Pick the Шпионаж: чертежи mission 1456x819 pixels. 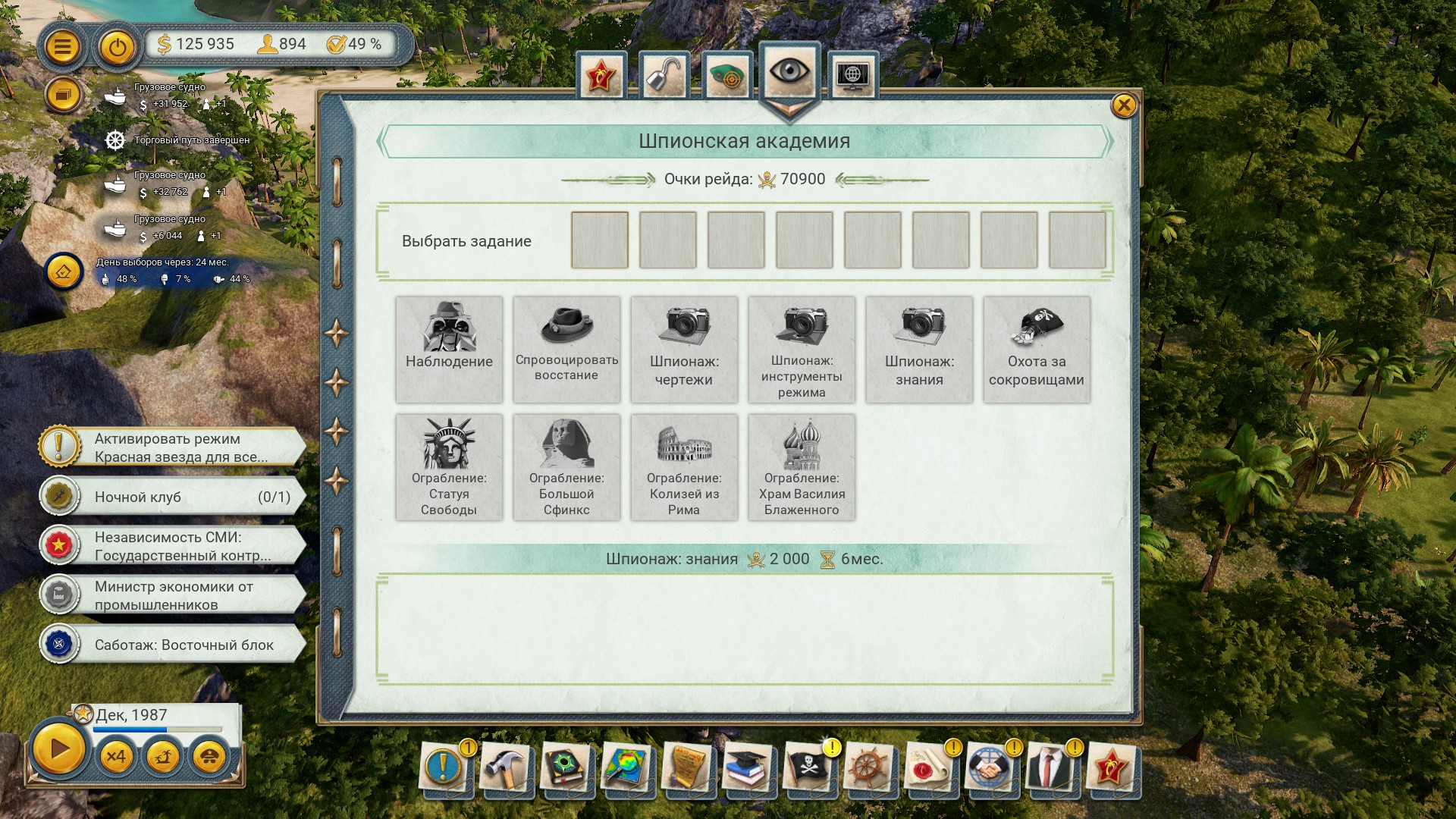pyautogui.click(x=684, y=349)
